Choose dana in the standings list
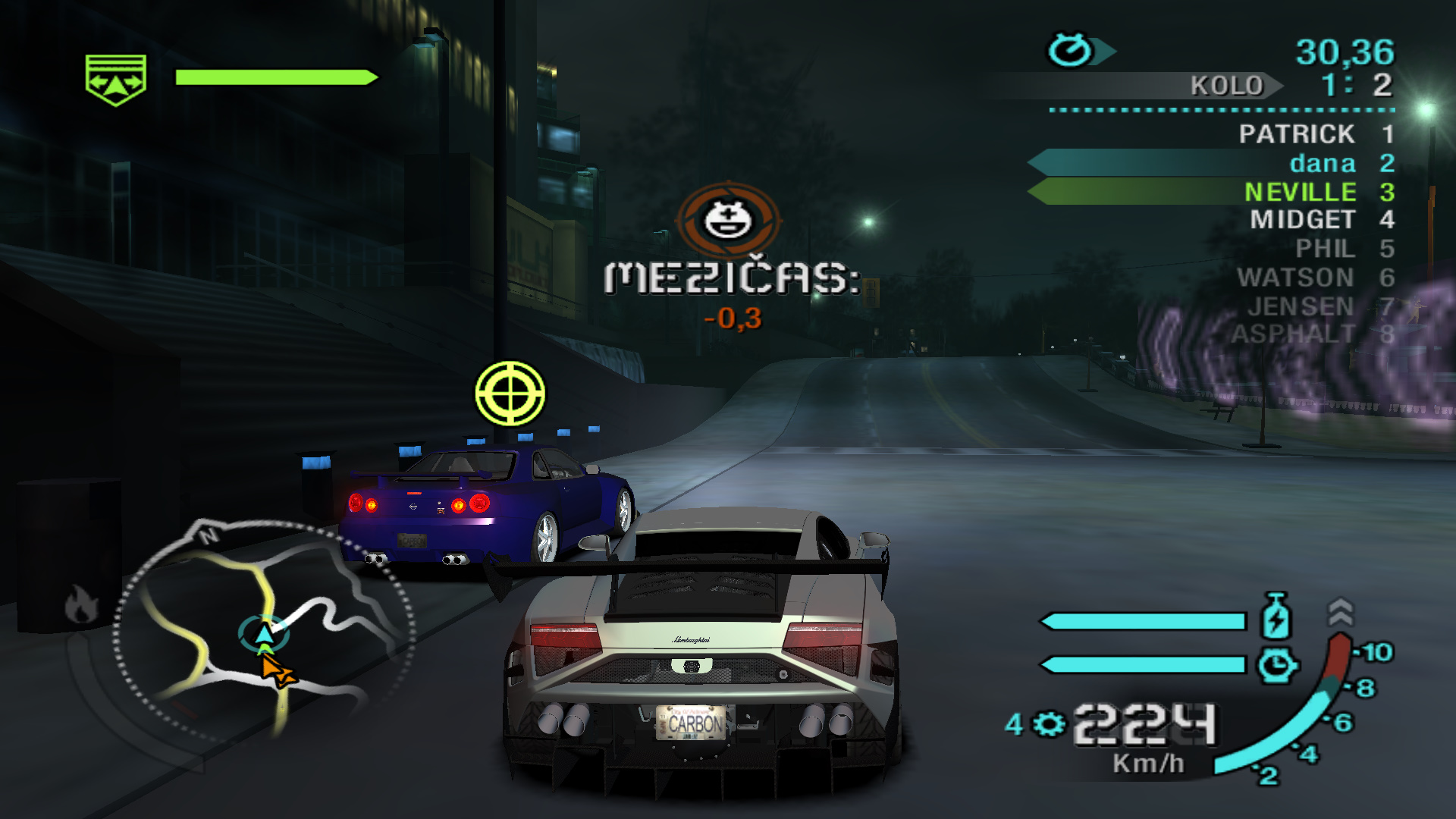 pyautogui.click(x=1322, y=163)
